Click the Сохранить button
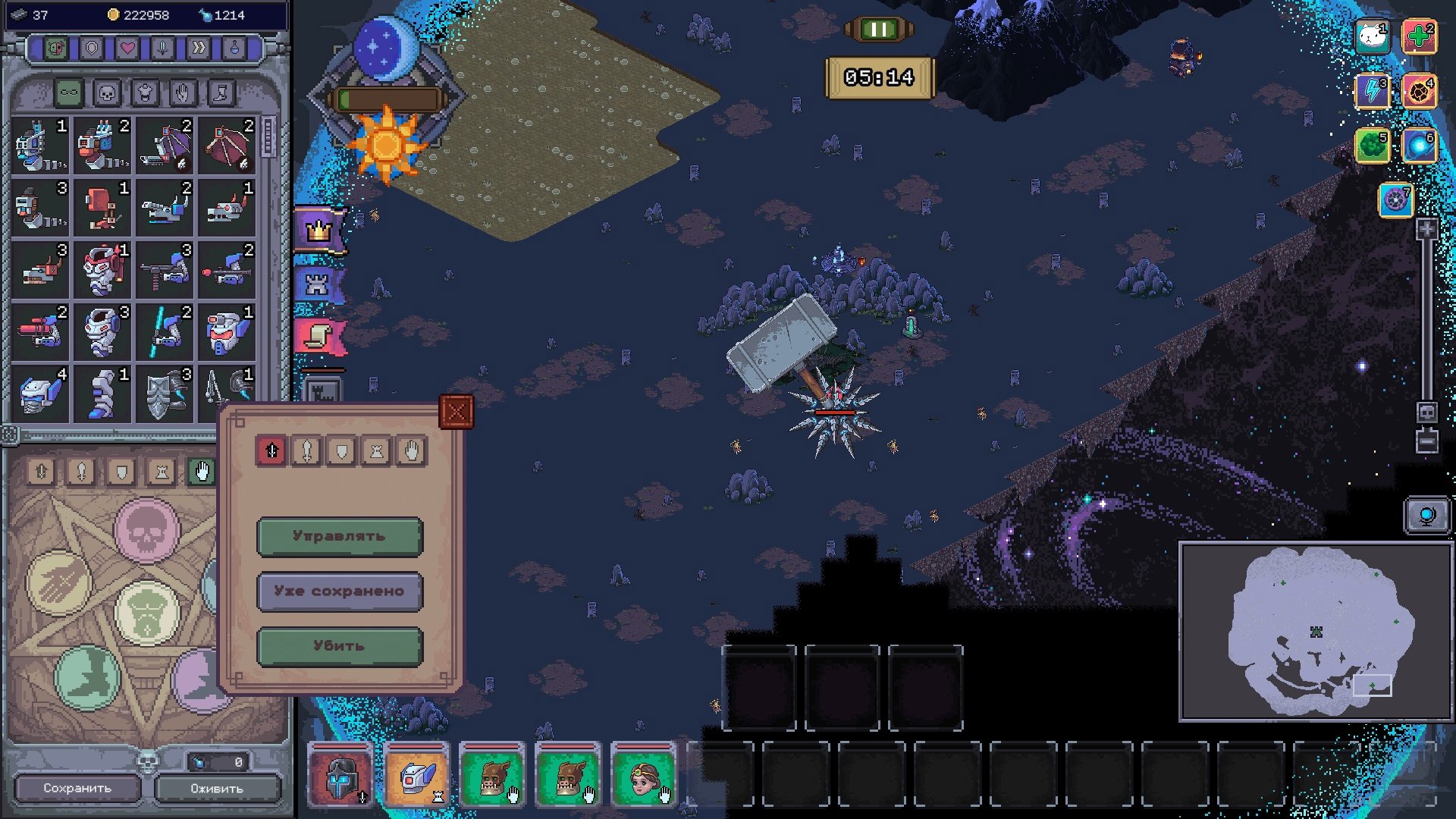Screen dimensions: 1456x819 coord(77,789)
